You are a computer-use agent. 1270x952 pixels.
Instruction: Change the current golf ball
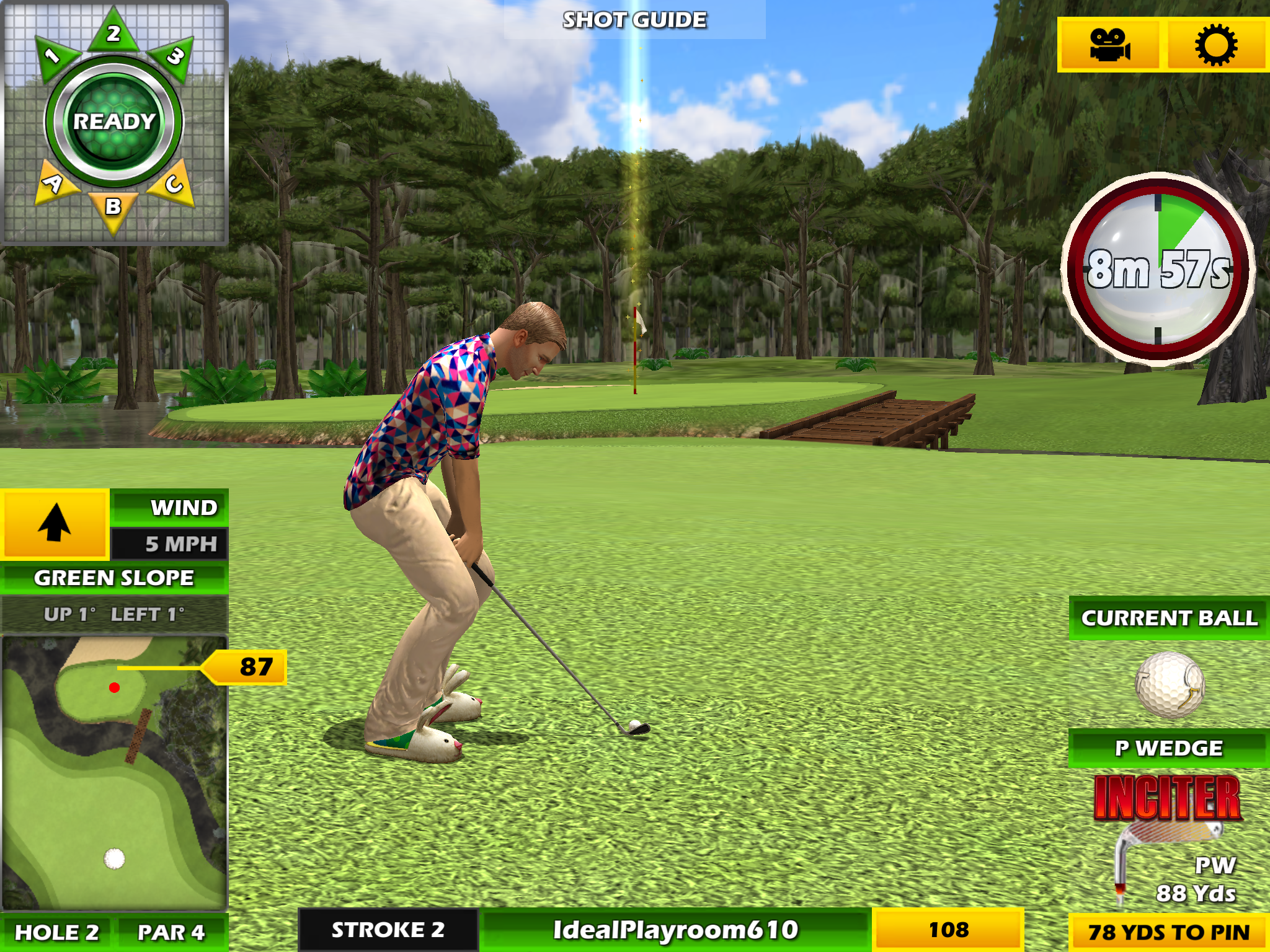click(1170, 684)
